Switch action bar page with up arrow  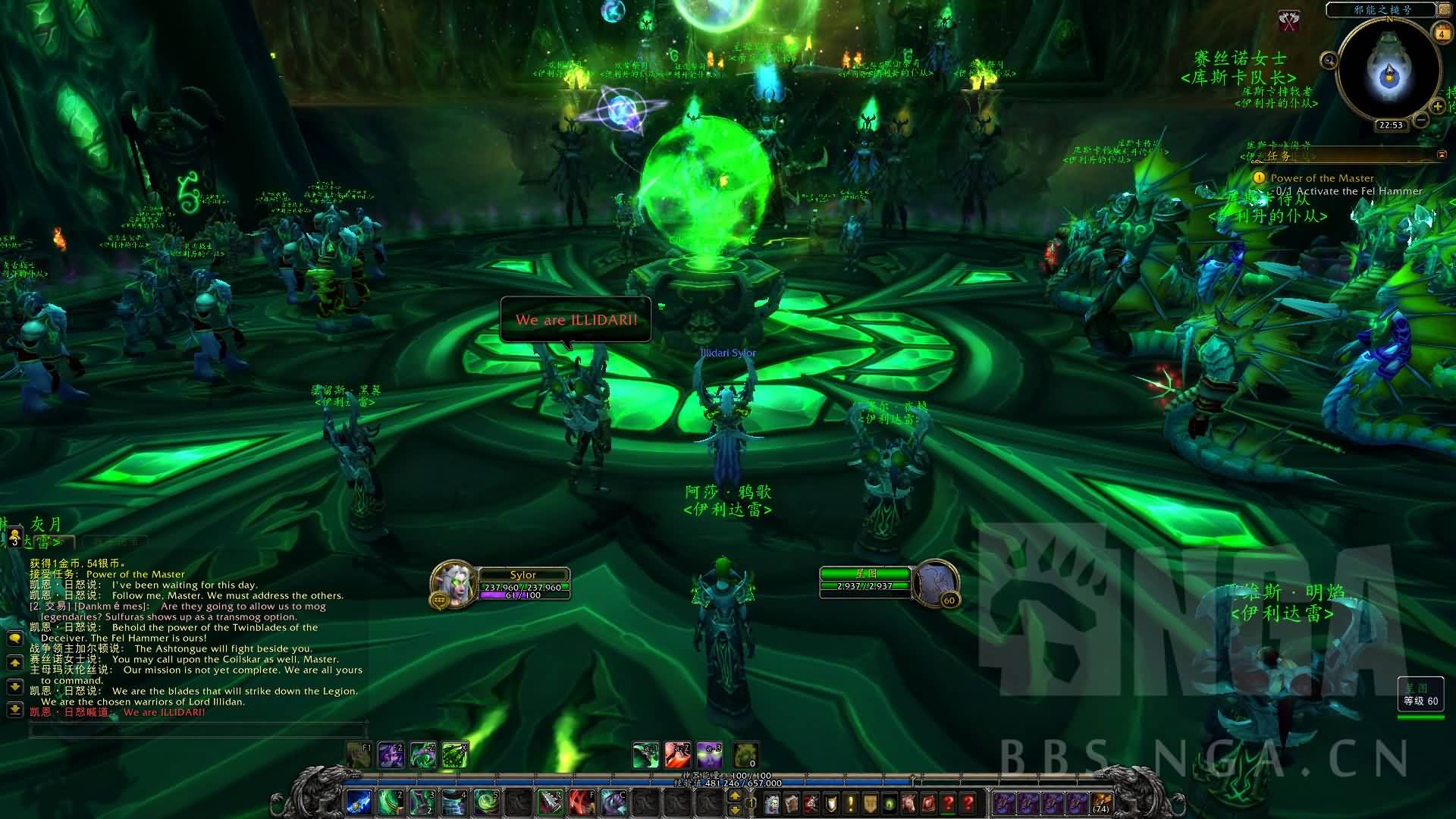coord(734,795)
